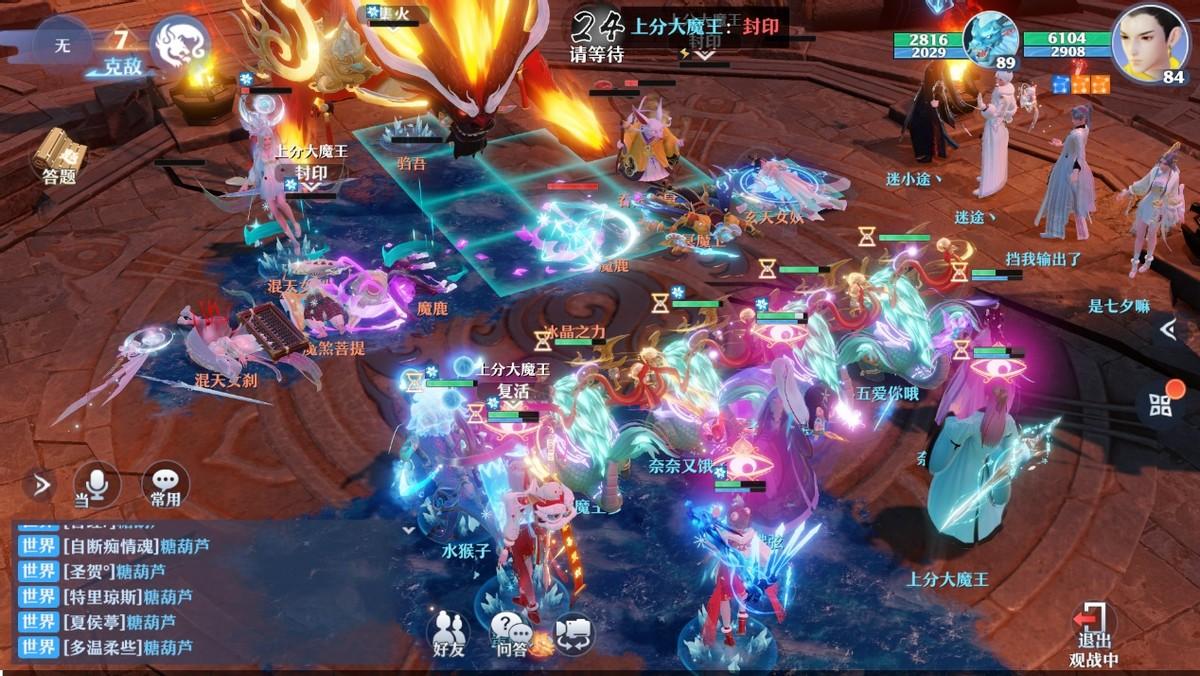Click the camera switch view icon
Image resolution: width=1200 pixels, height=676 pixels.
click(x=574, y=632)
